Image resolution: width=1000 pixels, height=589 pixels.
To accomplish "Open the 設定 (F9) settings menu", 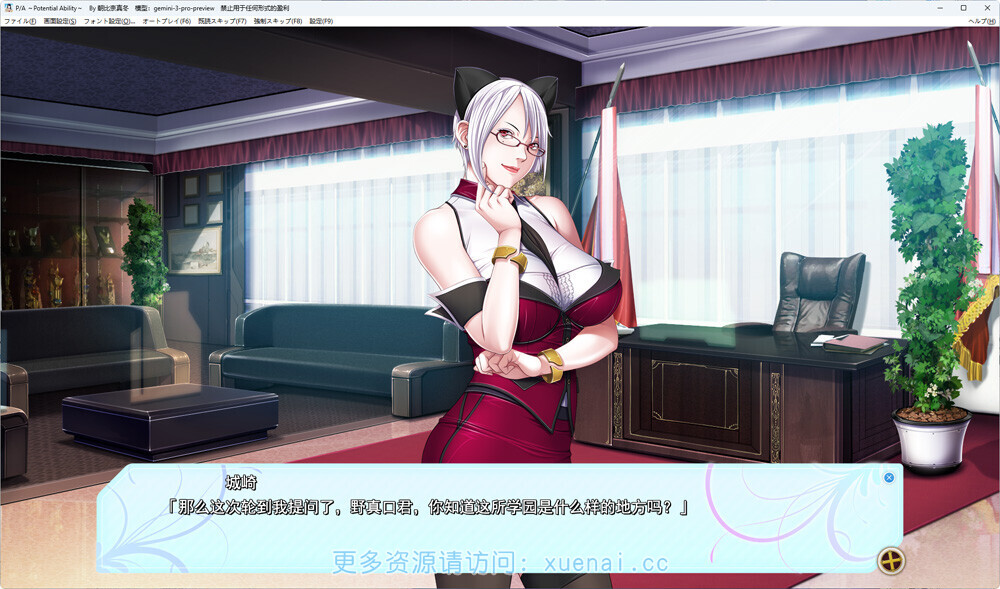I will pos(321,21).
